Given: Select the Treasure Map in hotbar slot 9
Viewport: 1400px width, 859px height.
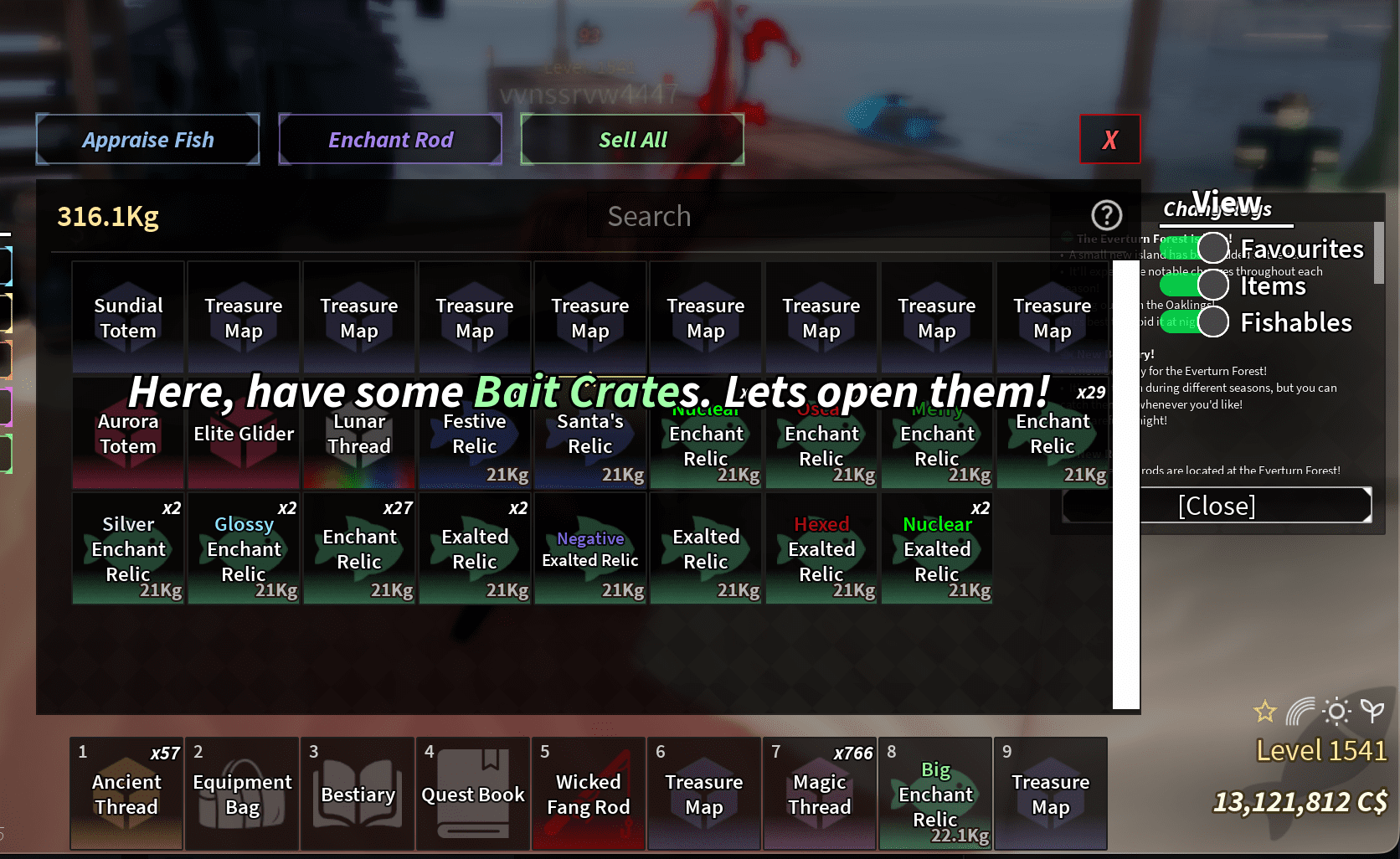Looking at the screenshot, I should click(x=1051, y=794).
